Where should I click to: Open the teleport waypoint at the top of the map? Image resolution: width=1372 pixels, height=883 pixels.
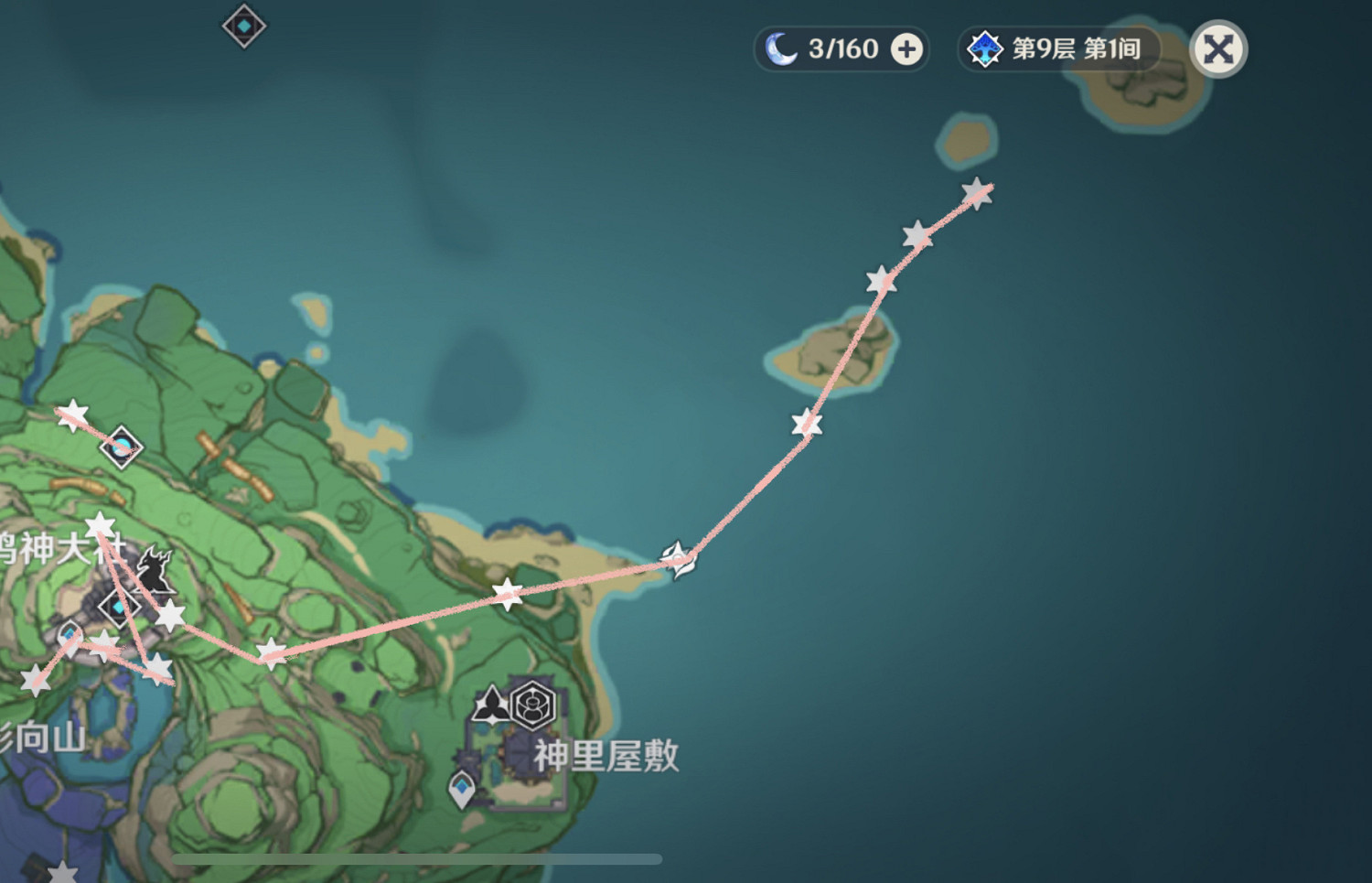click(x=242, y=26)
